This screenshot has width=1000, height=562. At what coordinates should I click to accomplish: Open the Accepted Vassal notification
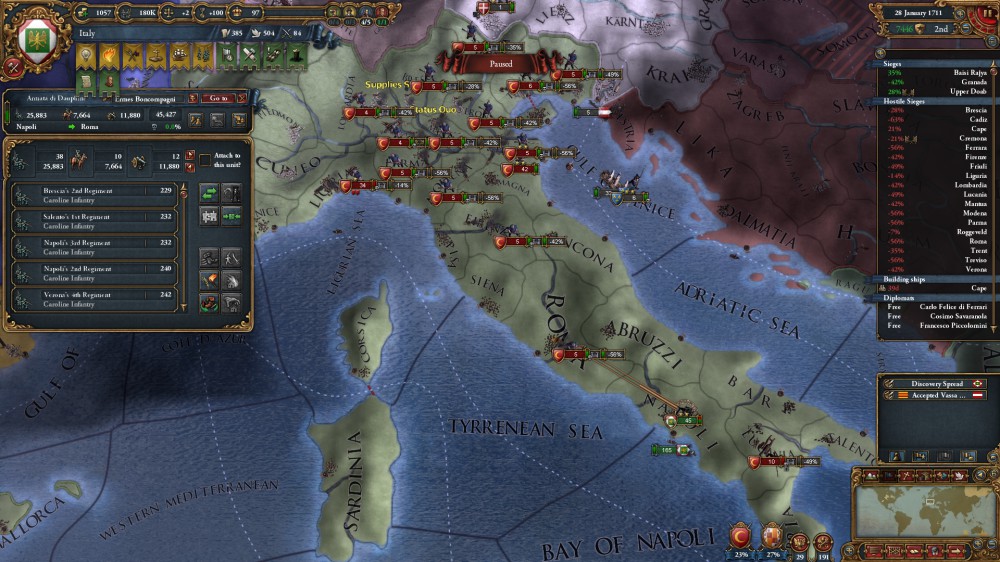tap(935, 396)
